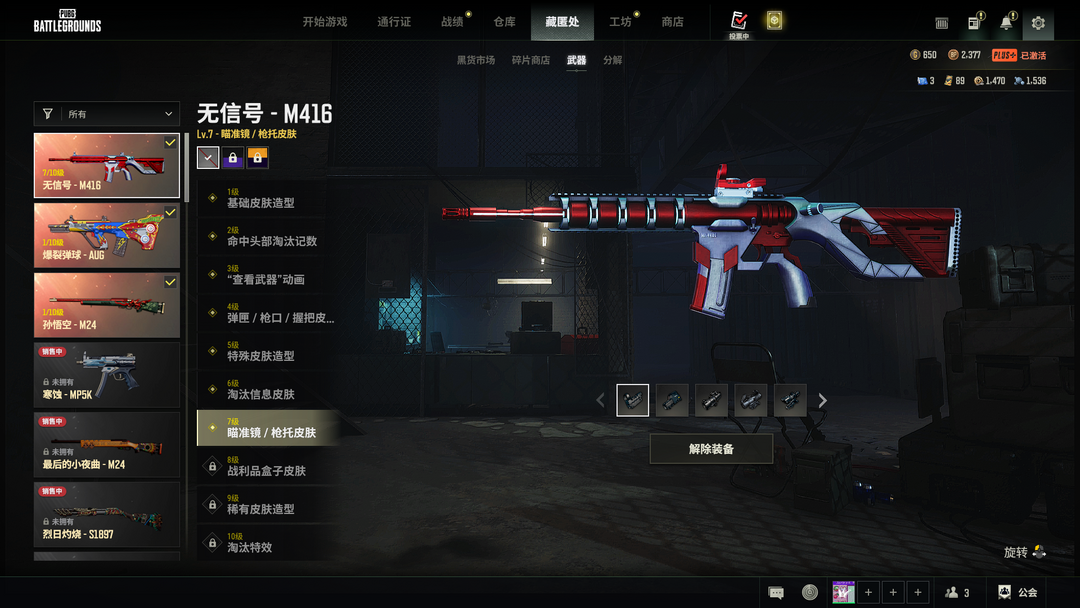Open the 仓库 tab
Screen dimensions: 1080x608
505,22
